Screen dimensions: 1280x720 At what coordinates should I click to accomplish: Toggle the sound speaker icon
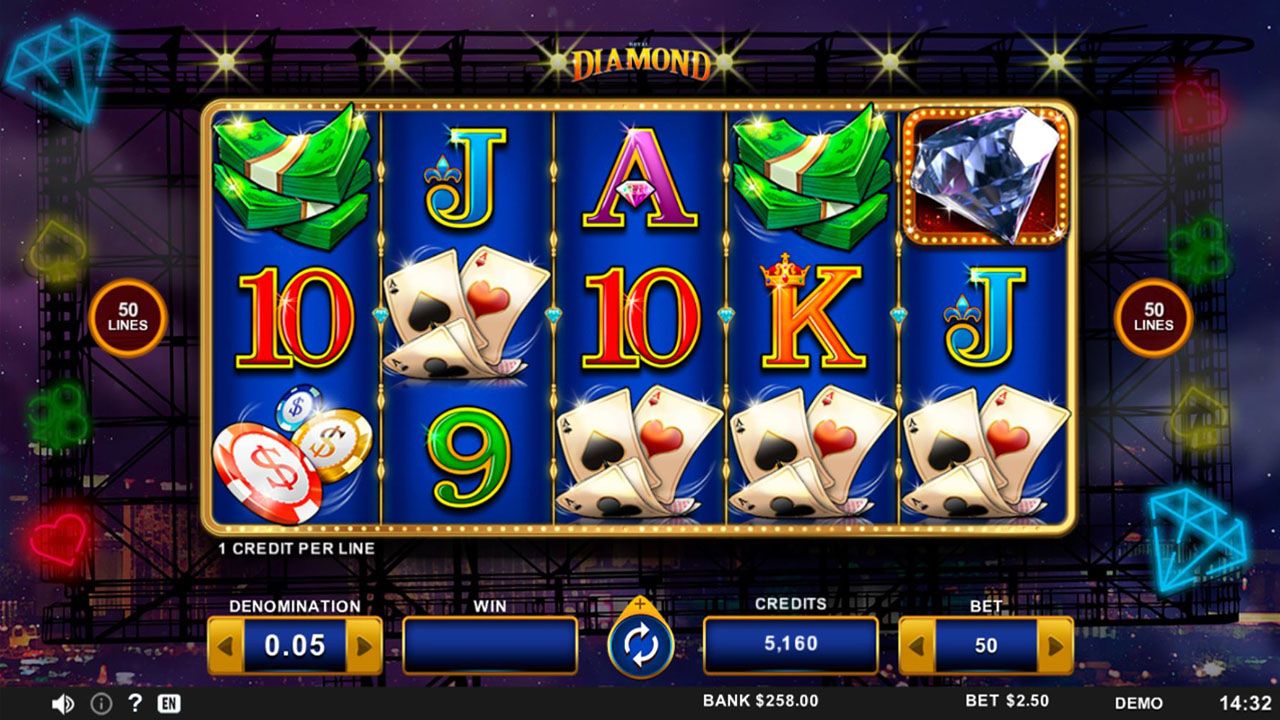pos(62,703)
